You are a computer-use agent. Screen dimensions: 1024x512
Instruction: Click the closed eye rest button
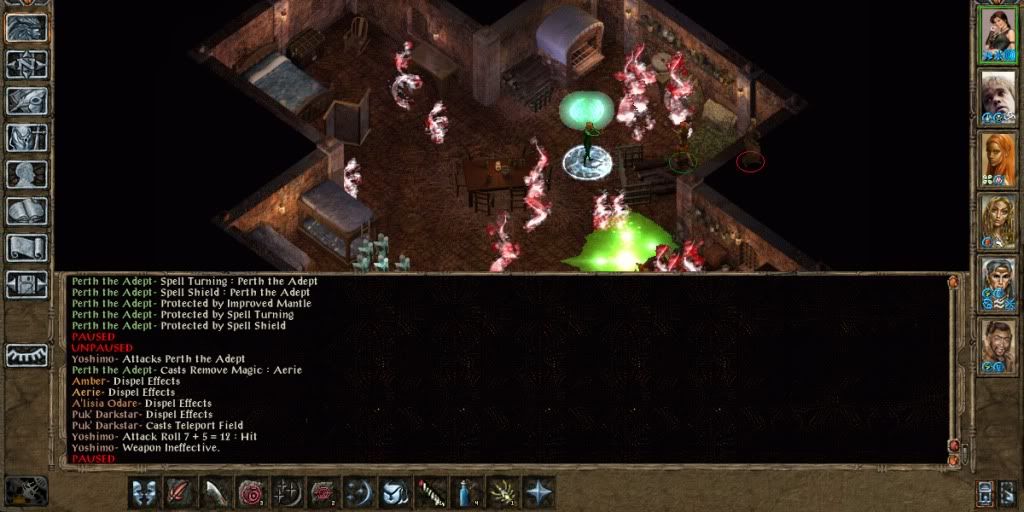pos(27,354)
